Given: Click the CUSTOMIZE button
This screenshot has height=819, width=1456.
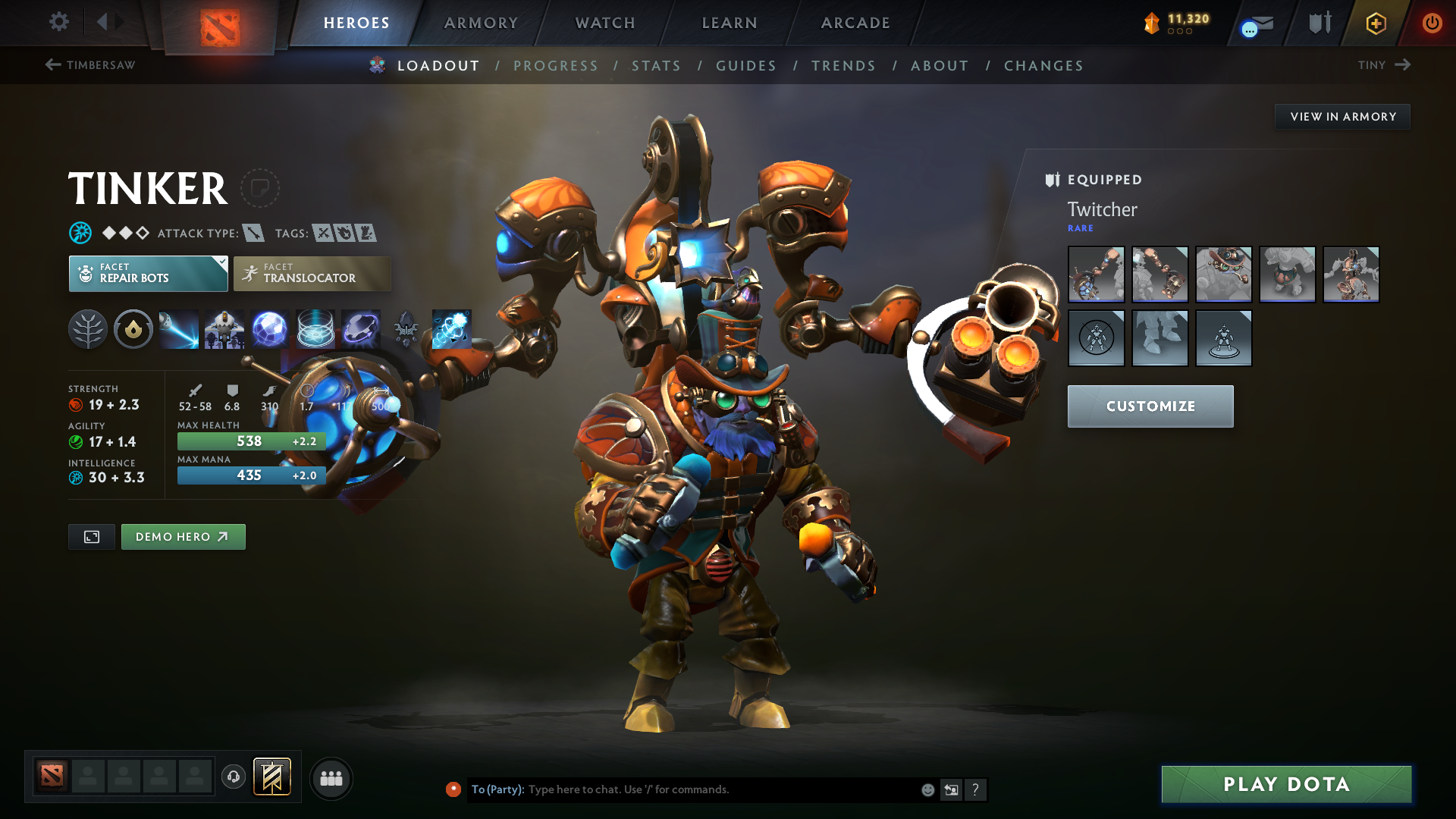Looking at the screenshot, I should (1150, 406).
